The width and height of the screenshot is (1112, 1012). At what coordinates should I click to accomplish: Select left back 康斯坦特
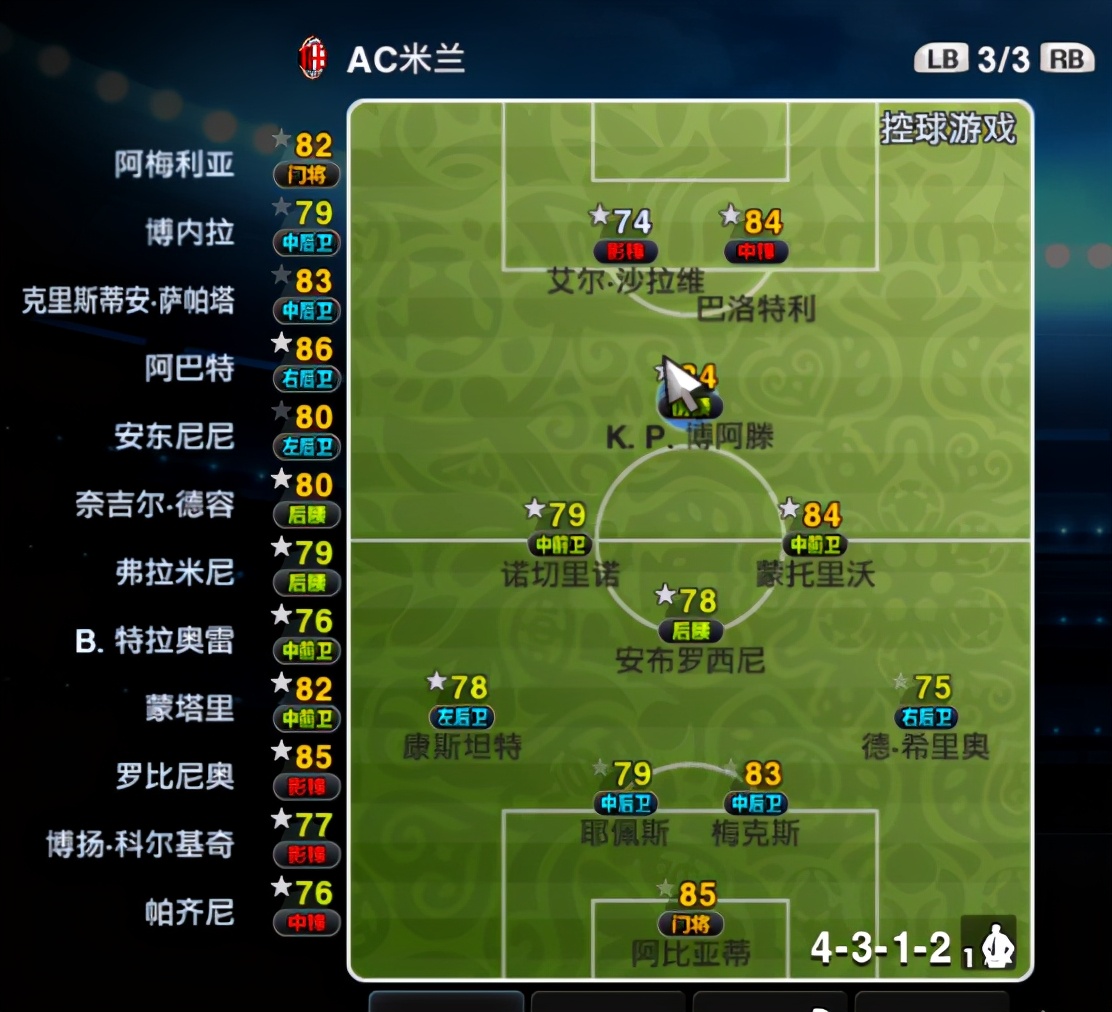click(x=462, y=717)
